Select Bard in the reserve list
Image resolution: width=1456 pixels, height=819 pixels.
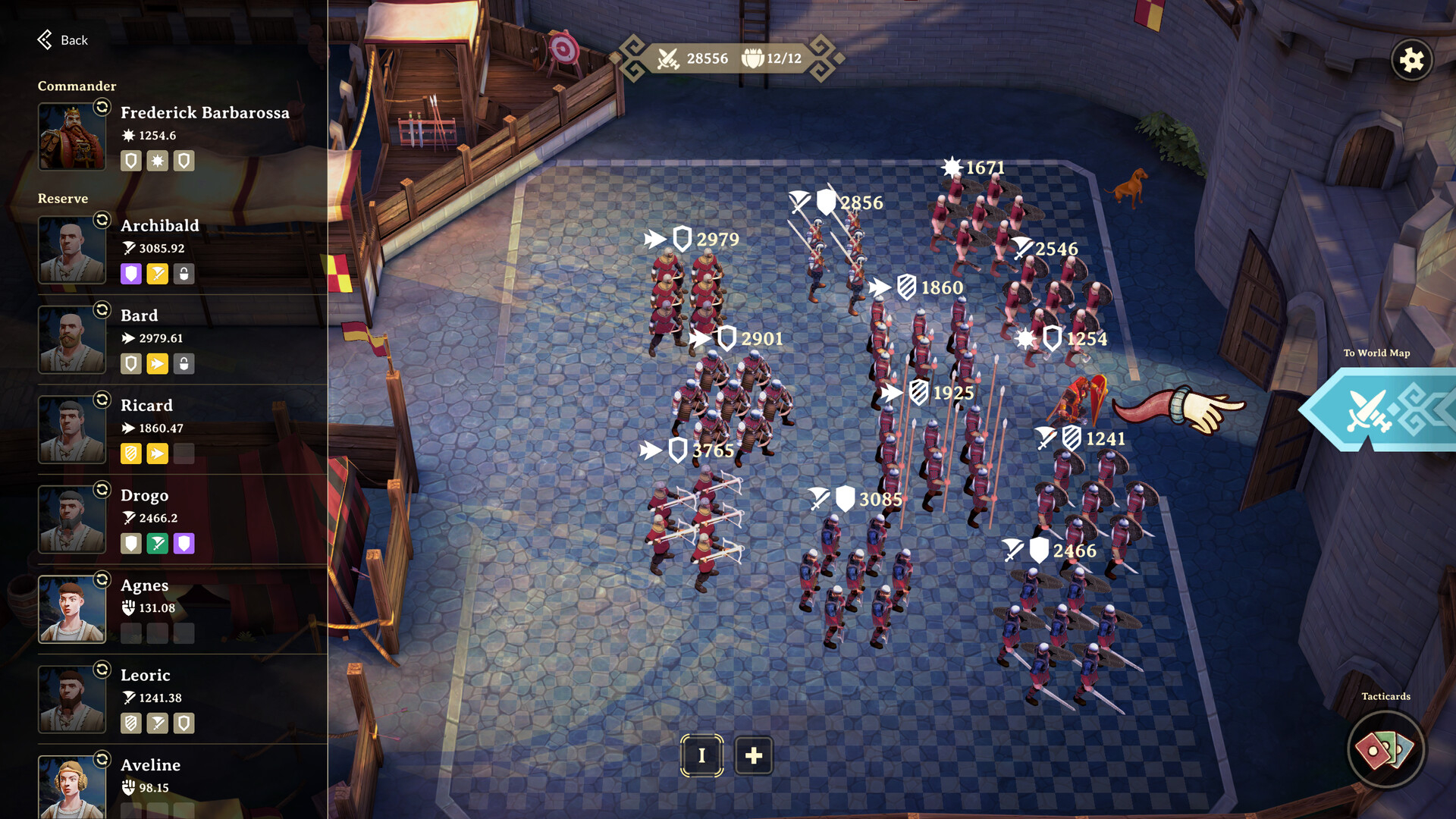click(x=72, y=340)
